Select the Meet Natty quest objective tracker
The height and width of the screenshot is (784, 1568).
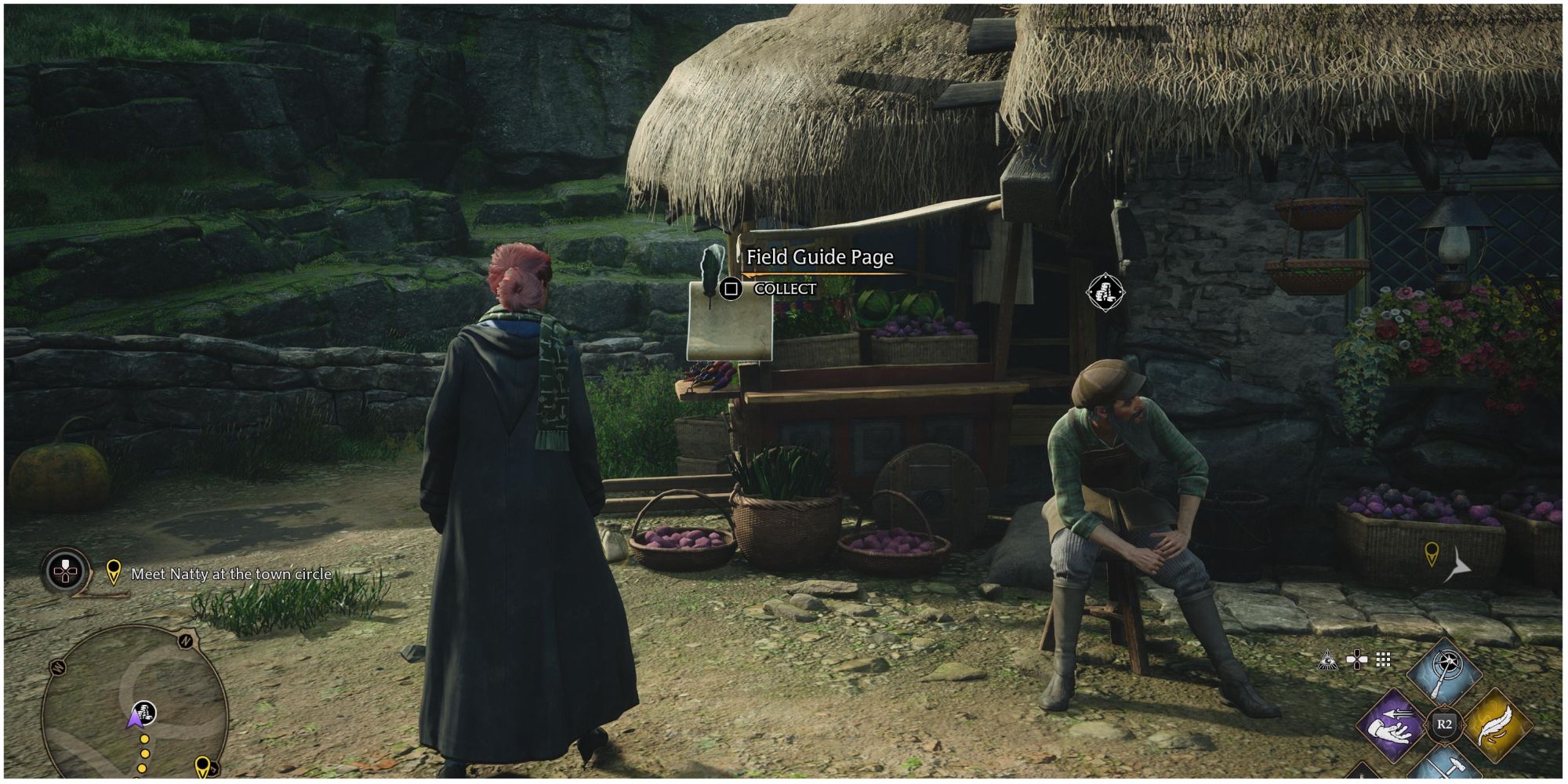230,574
